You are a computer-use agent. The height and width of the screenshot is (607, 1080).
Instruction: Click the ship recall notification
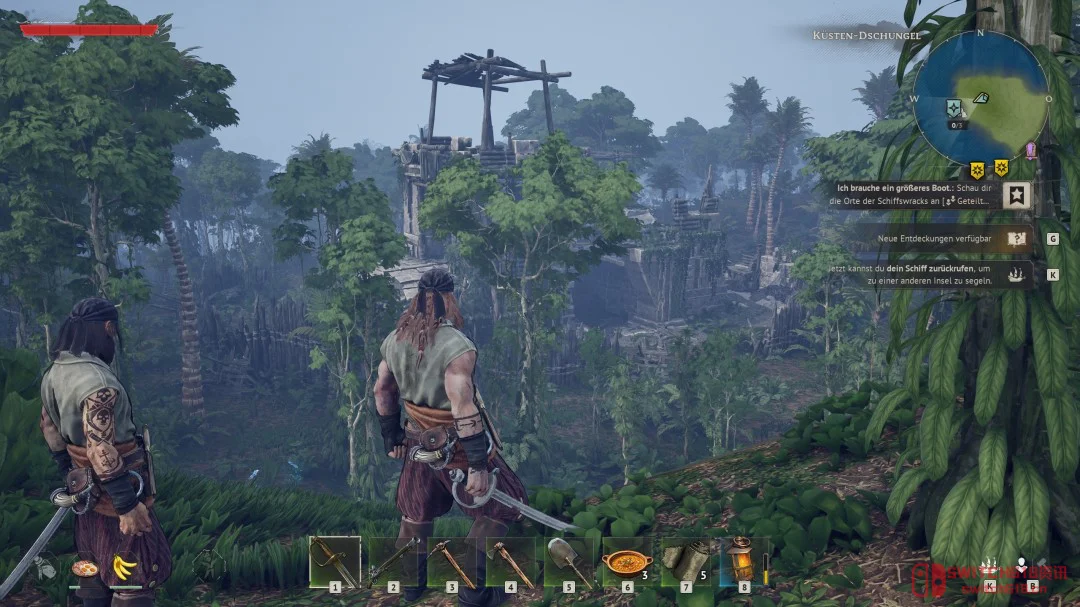coord(940,274)
